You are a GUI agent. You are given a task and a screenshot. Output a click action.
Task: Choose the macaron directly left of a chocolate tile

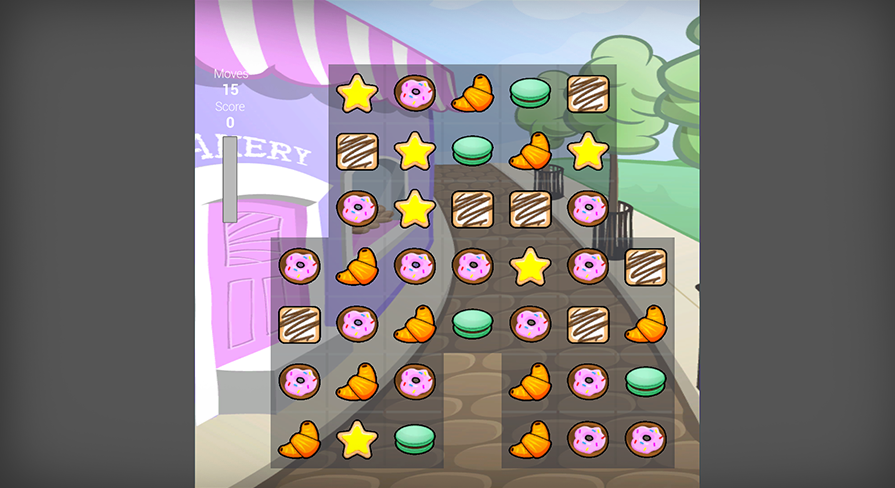click(x=530, y=93)
